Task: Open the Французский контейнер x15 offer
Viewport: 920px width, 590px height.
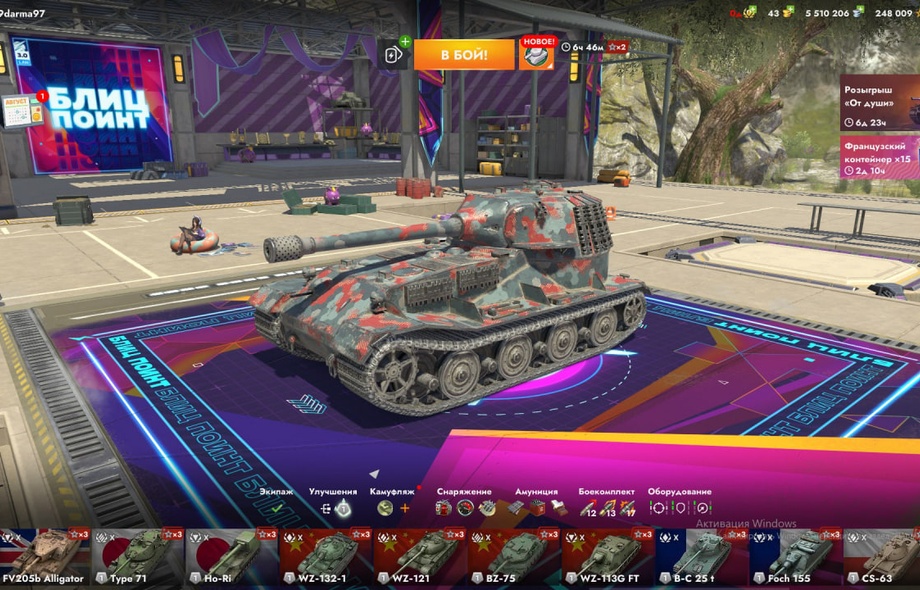Action: coord(879,158)
